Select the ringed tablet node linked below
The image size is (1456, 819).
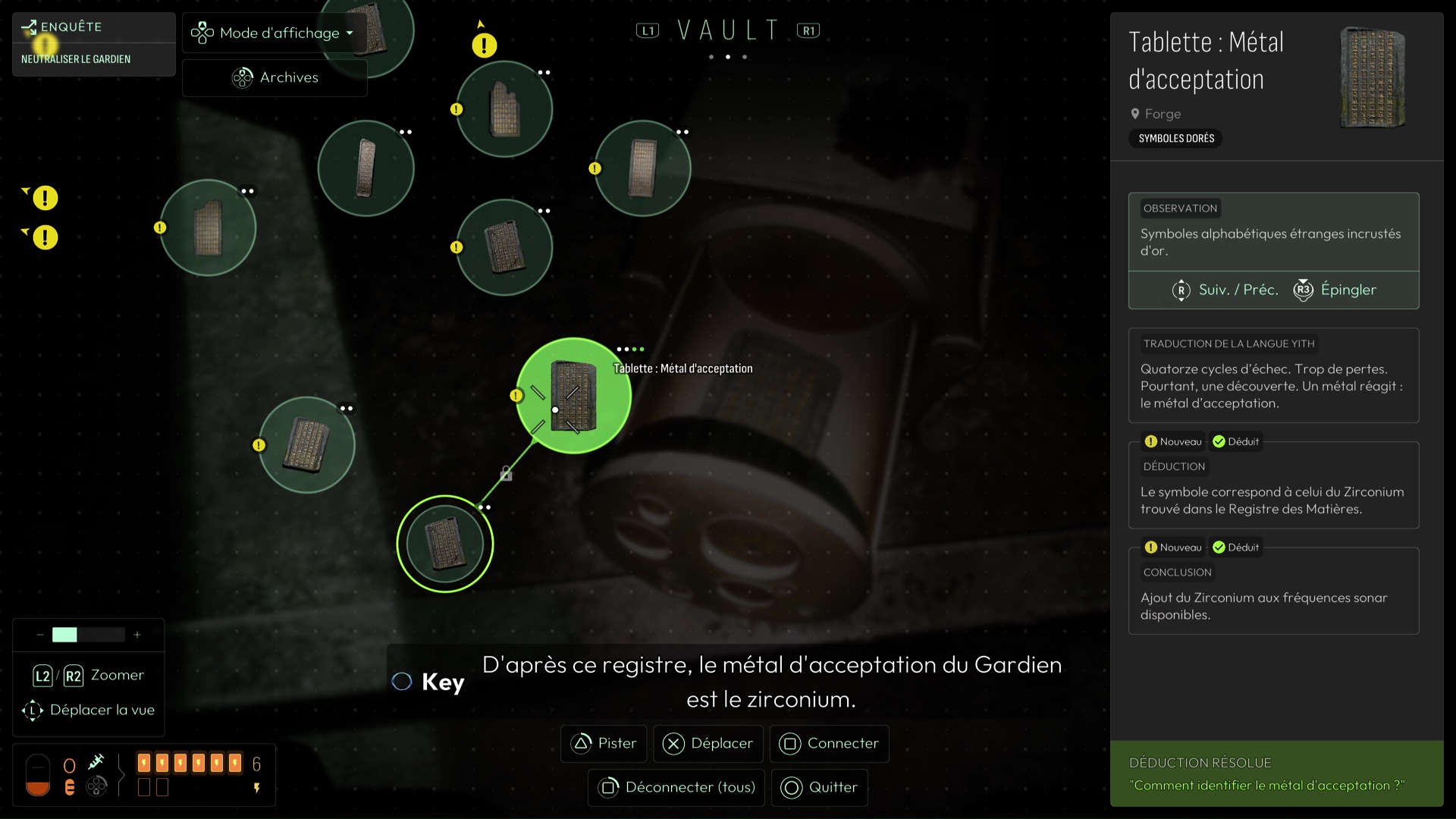pos(445,544)
